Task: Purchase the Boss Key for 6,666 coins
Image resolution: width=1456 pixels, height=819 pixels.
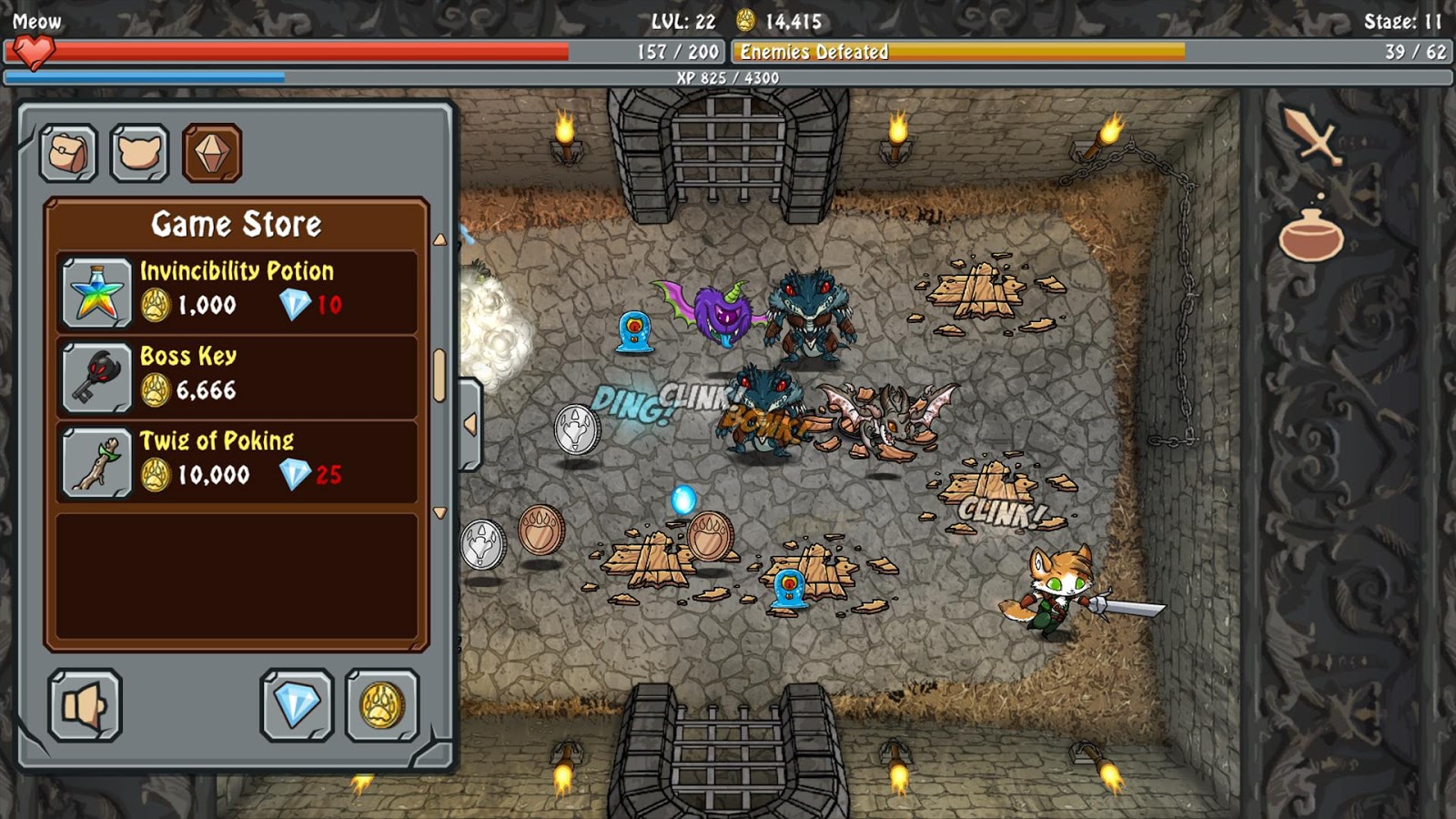Action: 237,376
